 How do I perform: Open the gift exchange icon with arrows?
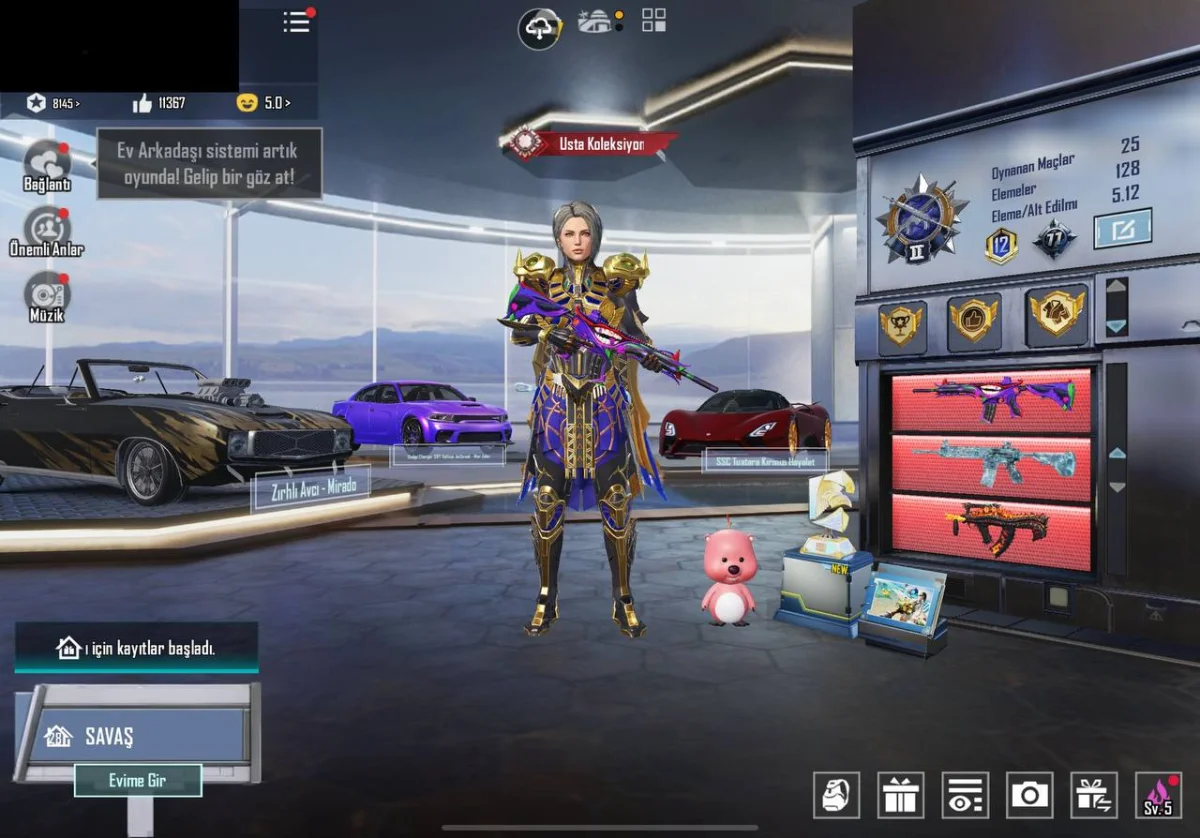click(1093, 795)
